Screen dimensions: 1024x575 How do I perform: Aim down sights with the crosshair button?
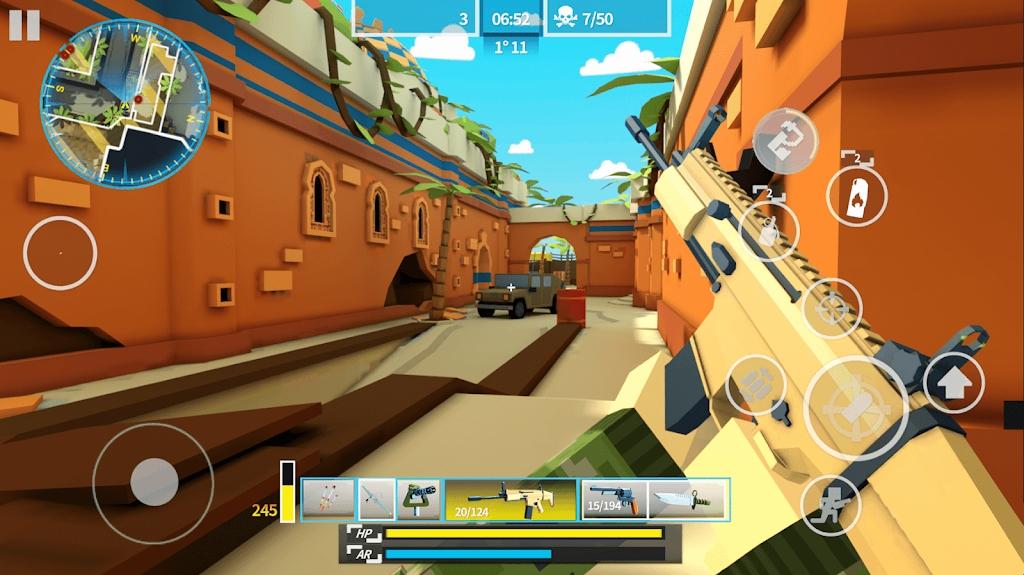point(832,308)
